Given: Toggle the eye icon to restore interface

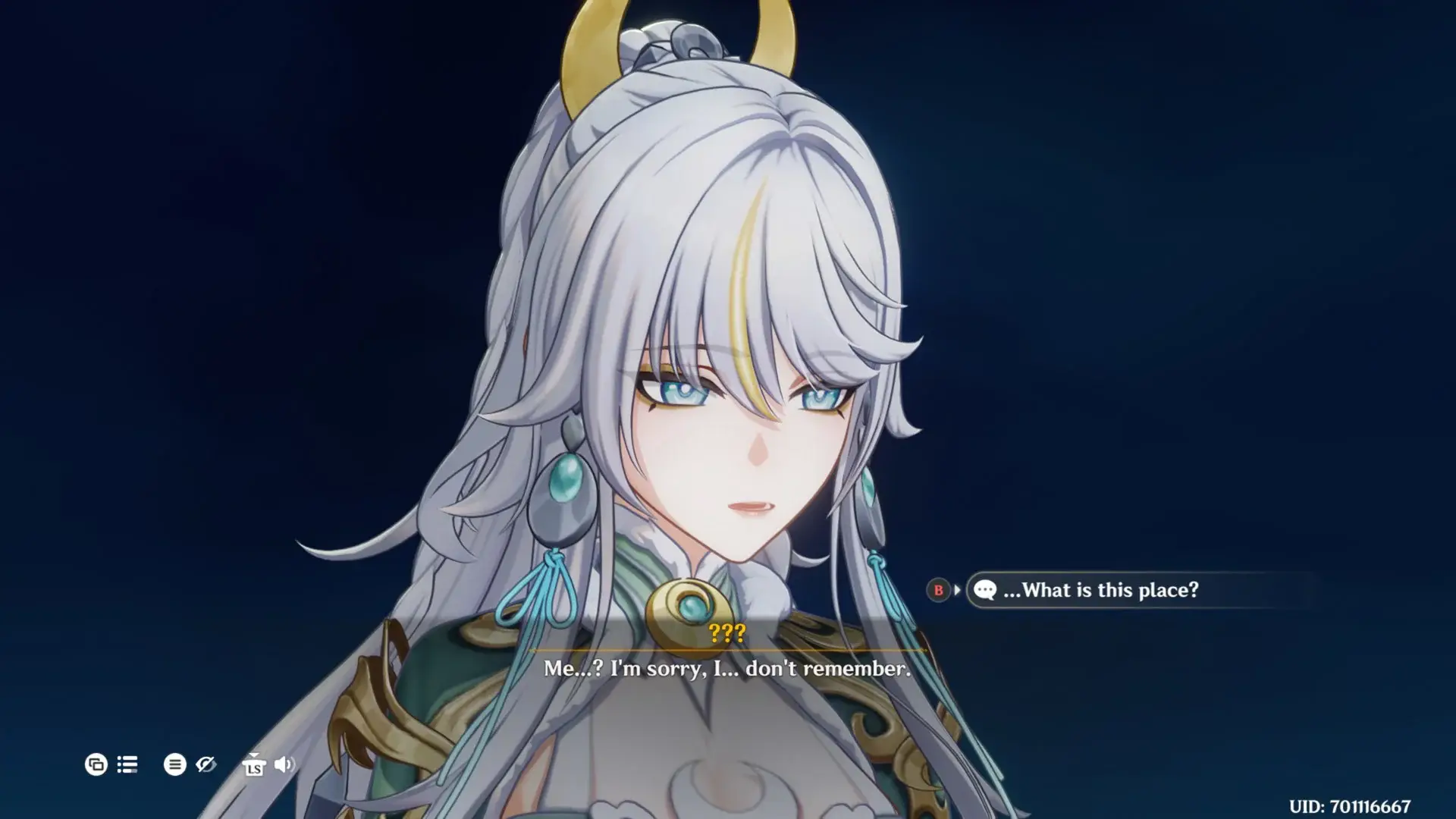Looking at the screenshot, I should tap(206, 765).
